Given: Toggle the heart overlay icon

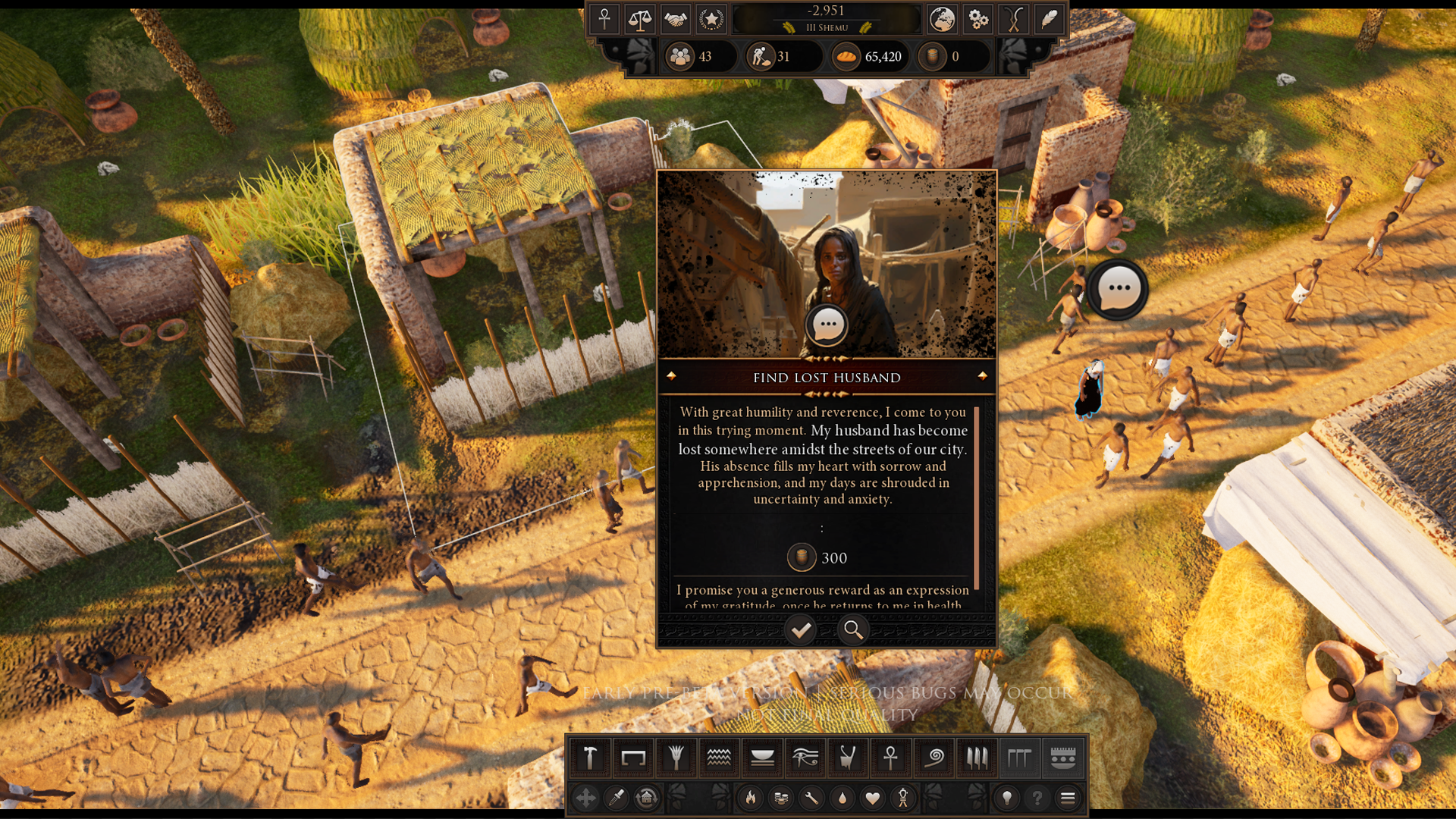Looking at the screenshot, I should pos(873,798).
